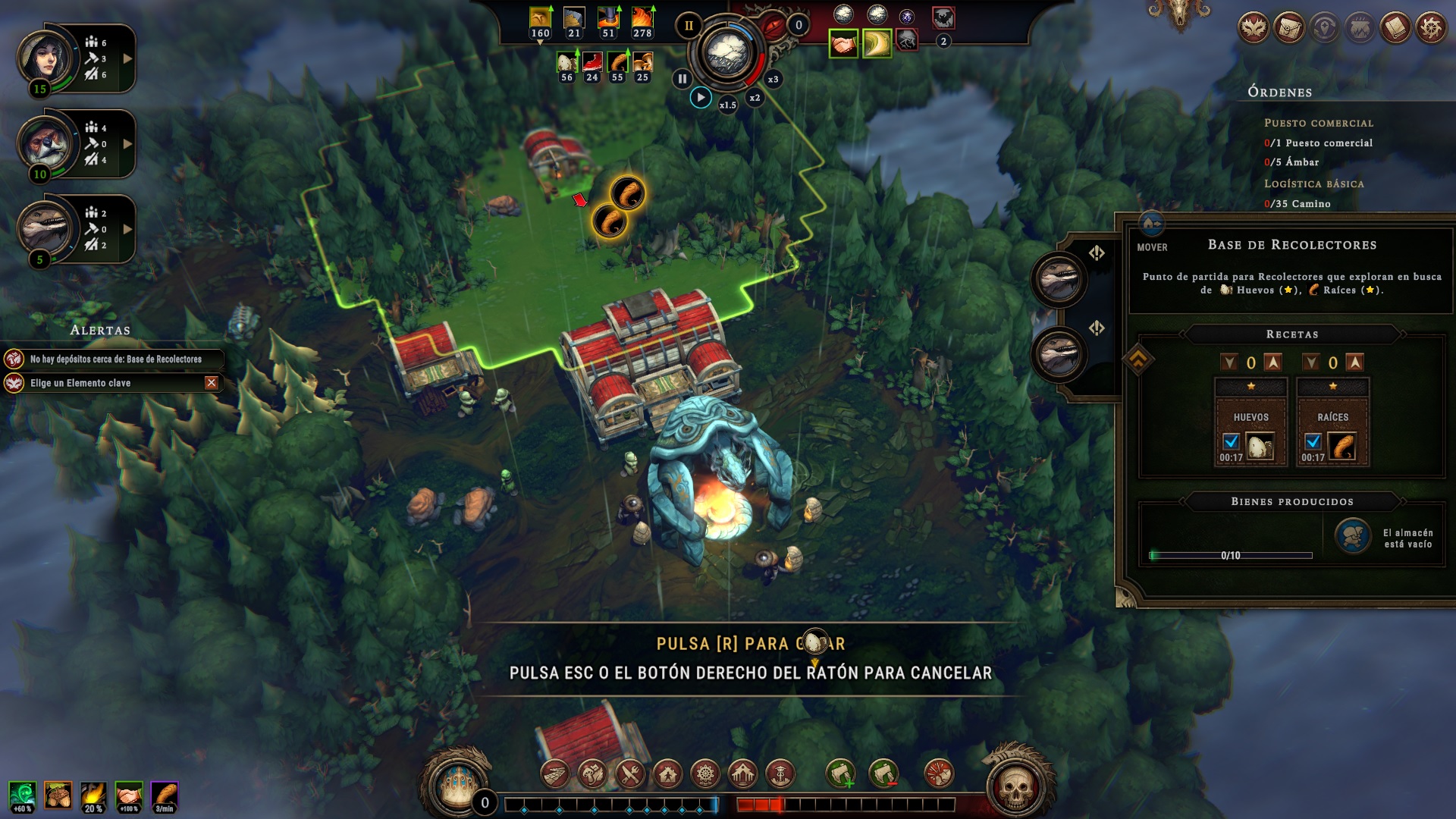Select the skull hostility icon
Image resolution: width=1456 pixels, height=819 pixels.
coord(1015,789)
